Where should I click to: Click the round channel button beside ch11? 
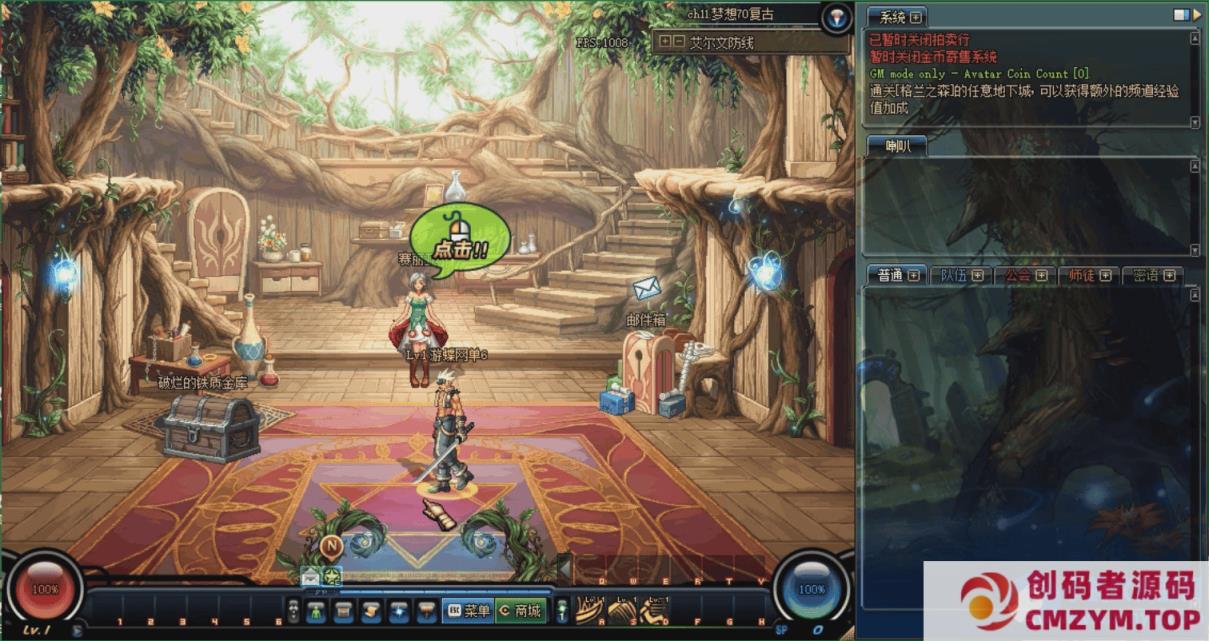tap(835, 17)
